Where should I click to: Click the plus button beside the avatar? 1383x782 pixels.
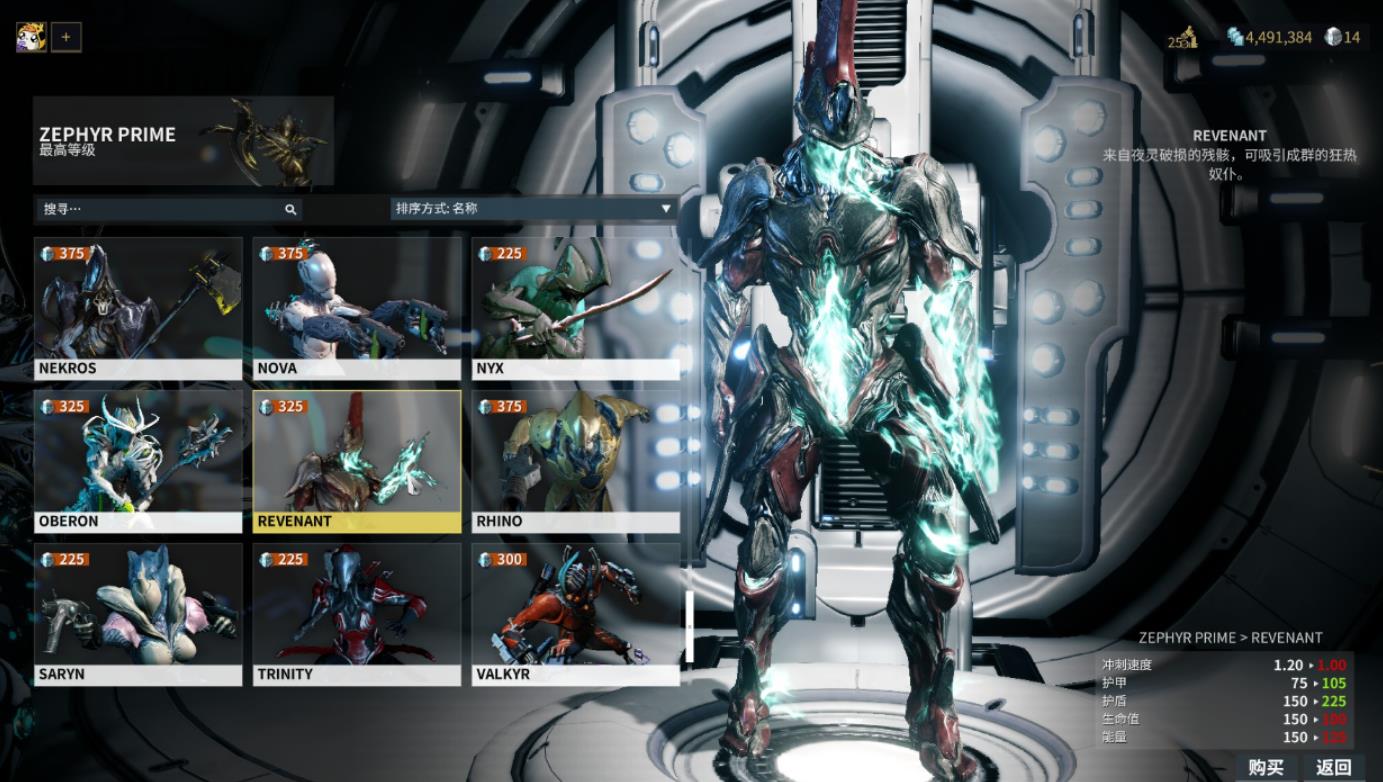[x=66, y=38]
